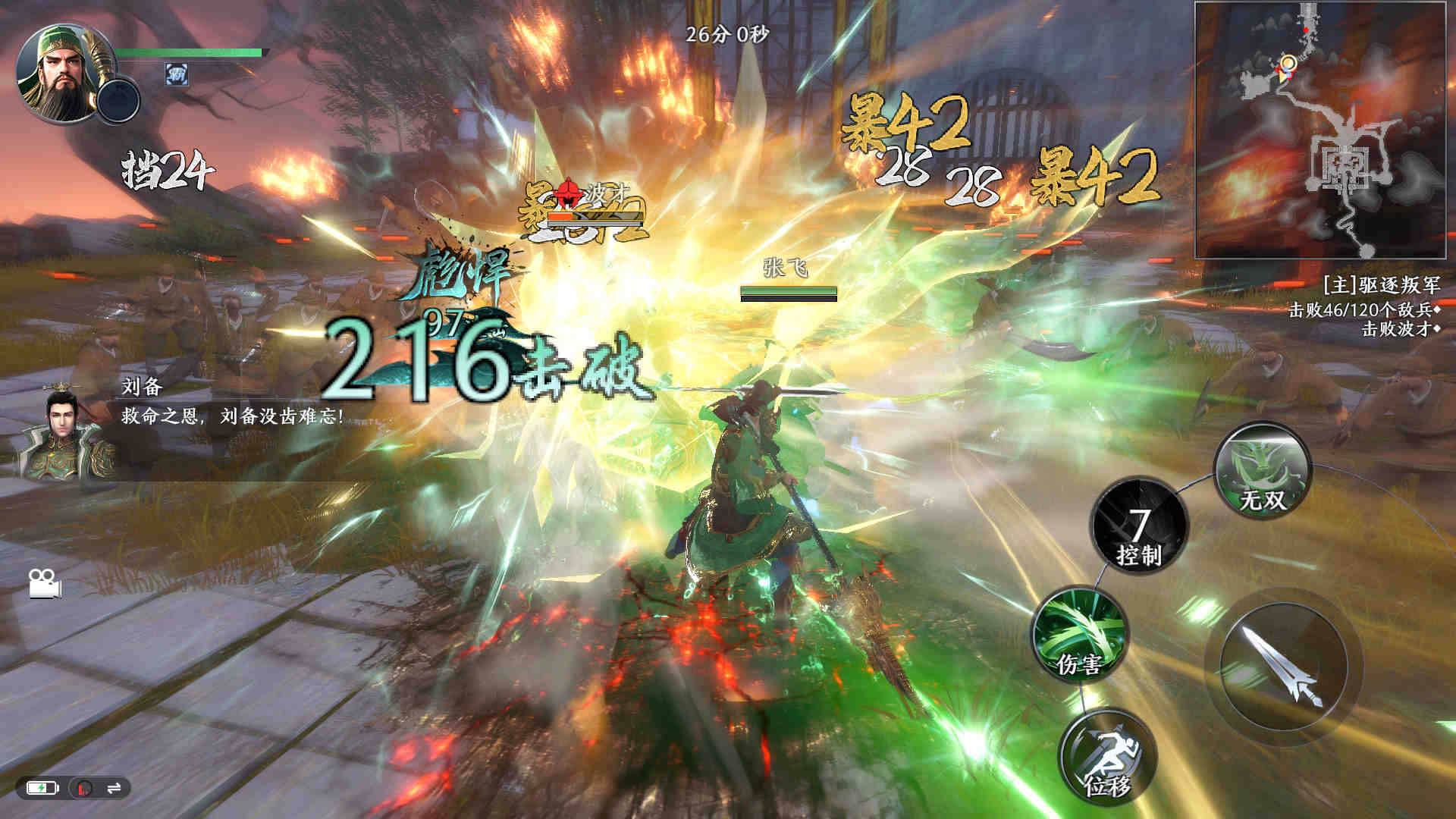Toggle the video camera icon
The image size is (1456, 819).
pos(44,583)
